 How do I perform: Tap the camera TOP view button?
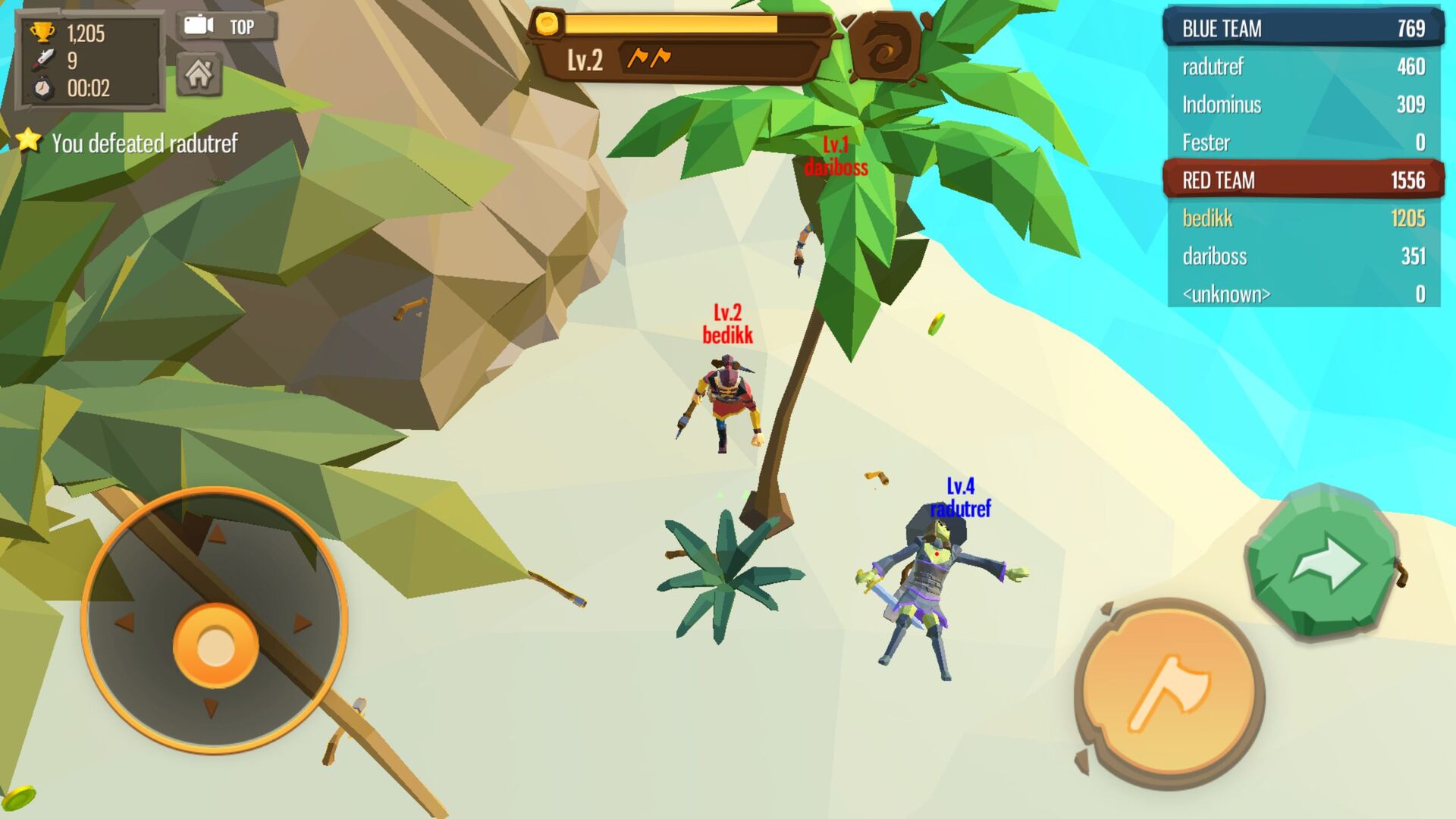click(224, 26)
